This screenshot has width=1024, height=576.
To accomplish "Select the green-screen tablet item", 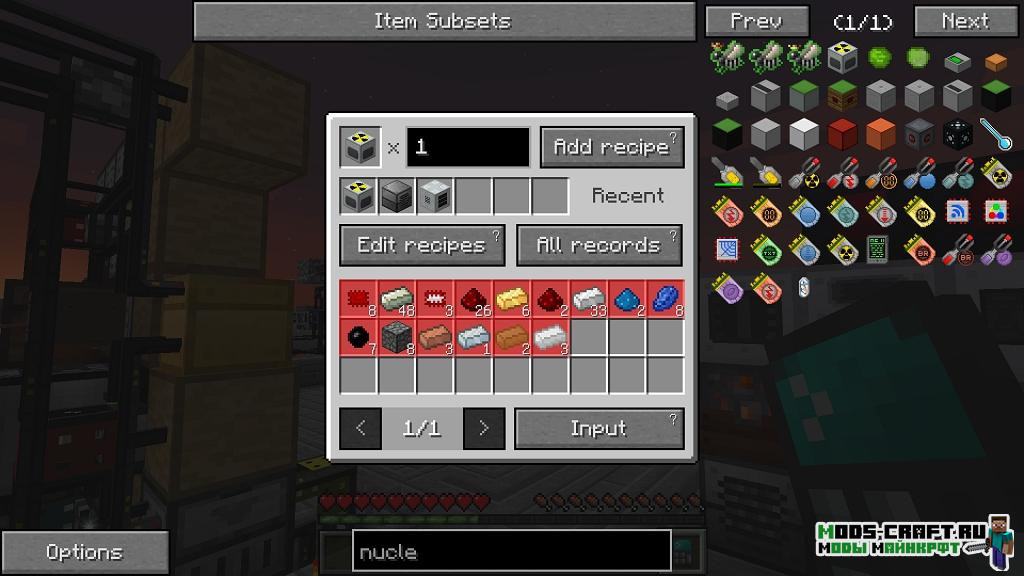I will tap(880, 250).
